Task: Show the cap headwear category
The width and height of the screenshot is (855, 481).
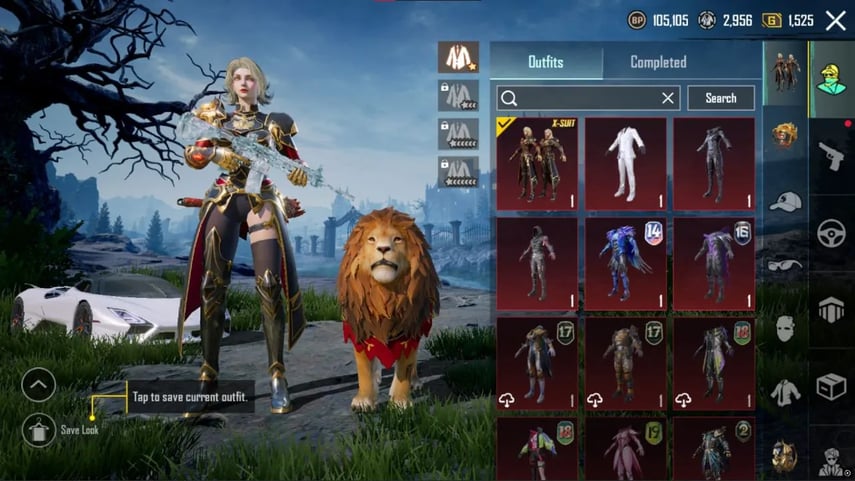Action: 785,201
